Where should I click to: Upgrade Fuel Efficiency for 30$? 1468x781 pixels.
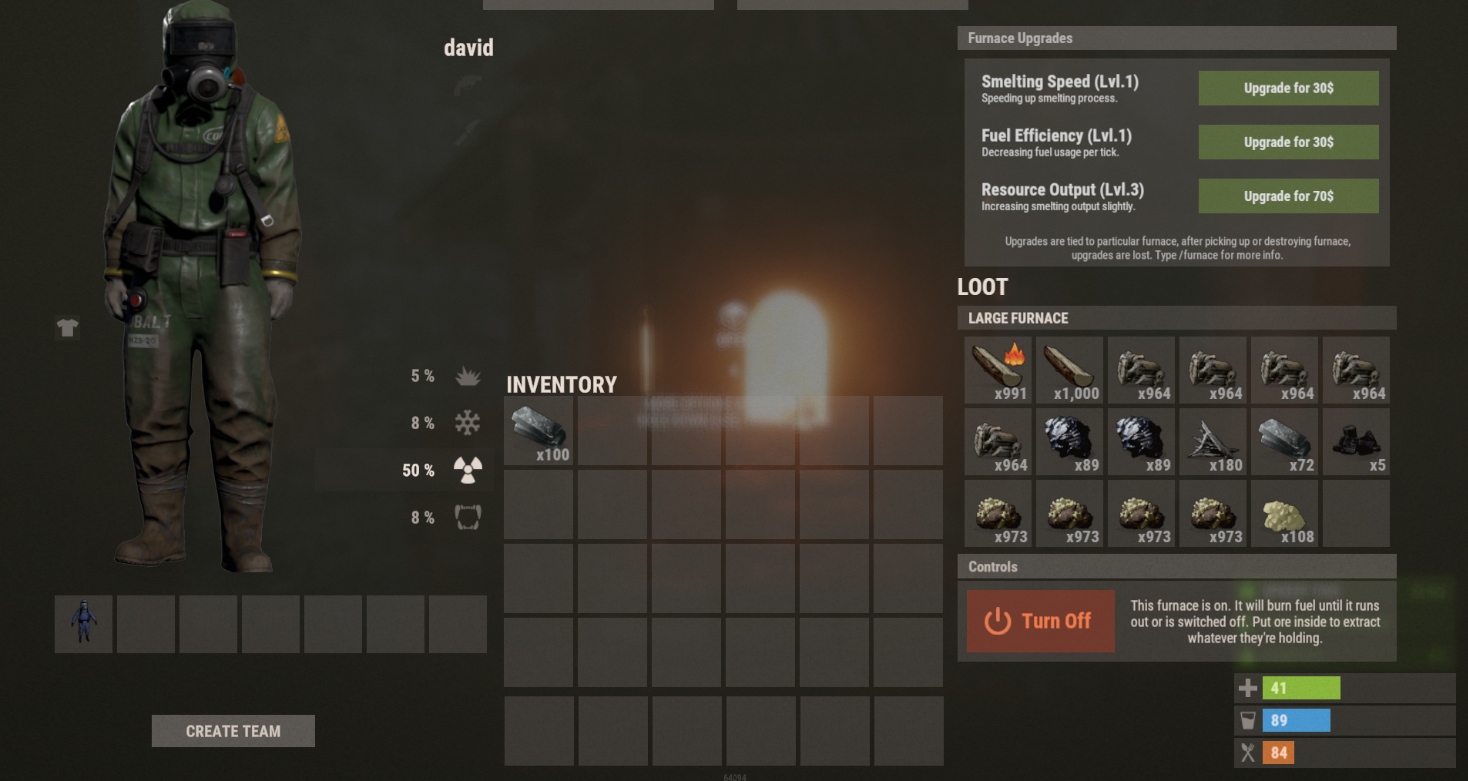pyautogui.click(x=1288, y=142)
